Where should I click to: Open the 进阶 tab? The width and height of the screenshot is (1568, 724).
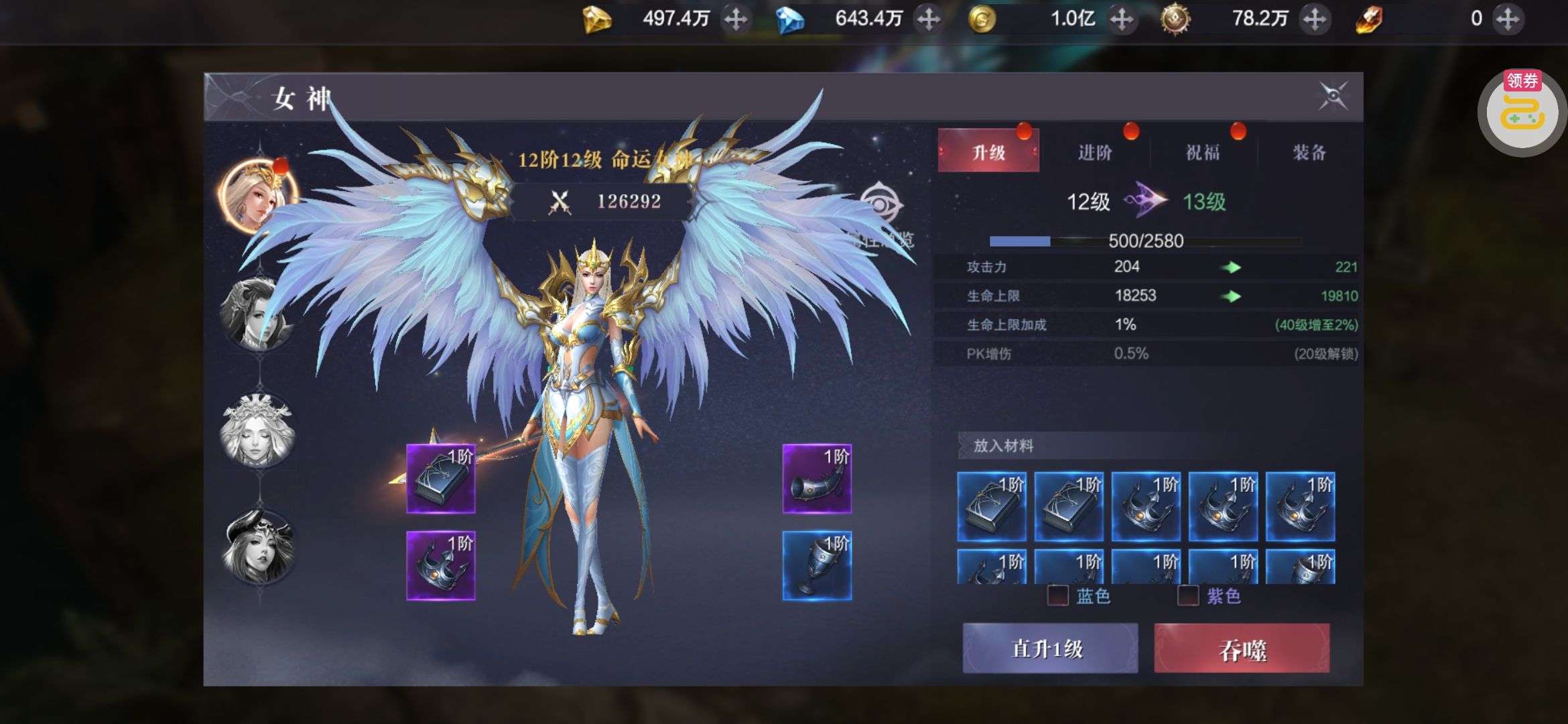pyautogui.click(x=1095, y=152)
